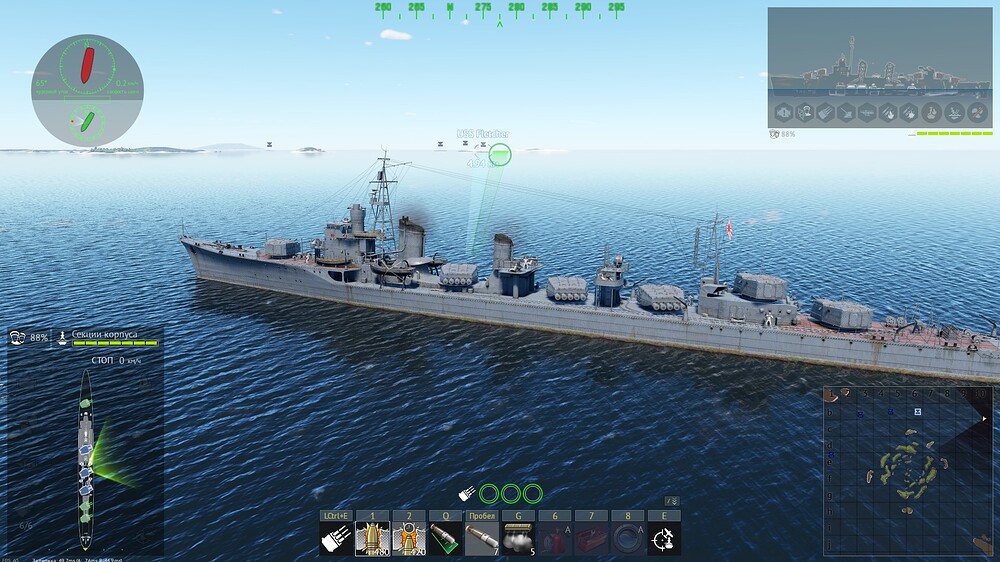The image size is (1000, 562).
Task: Open the tactical minimap grid
Action: [907, 470]
